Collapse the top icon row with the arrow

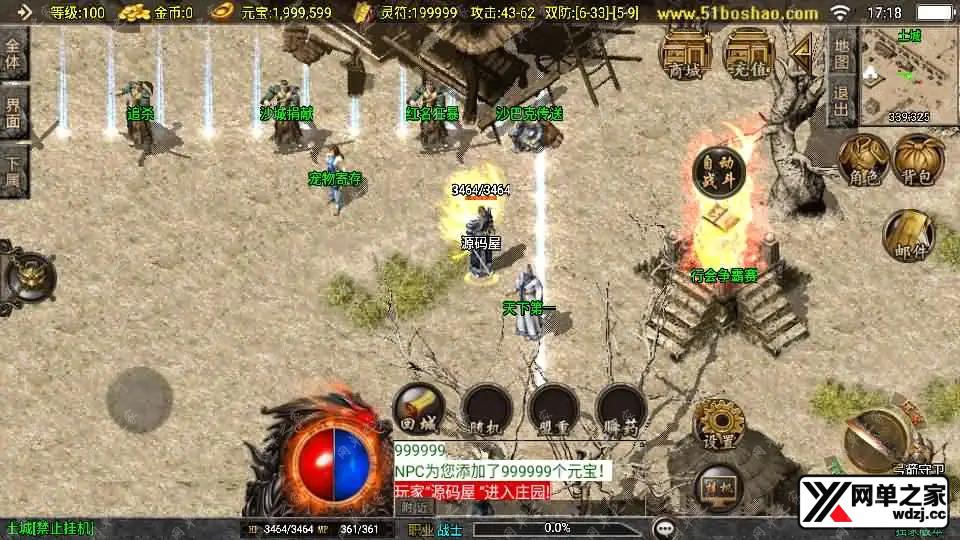(x=800, y=53)
